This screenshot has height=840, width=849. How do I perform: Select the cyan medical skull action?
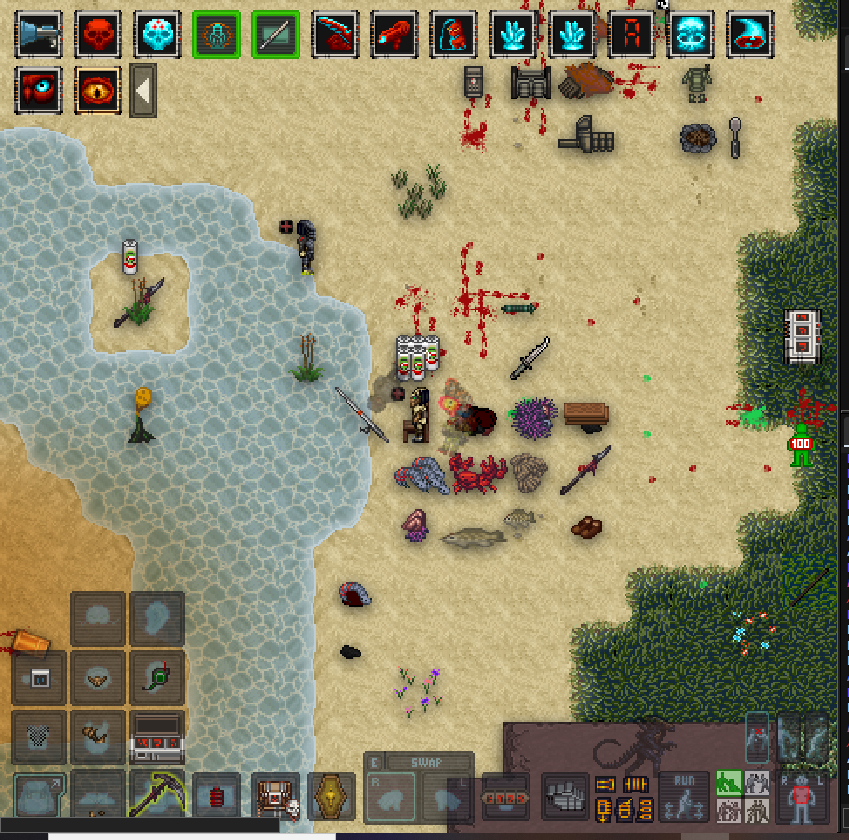click(157, 34)
